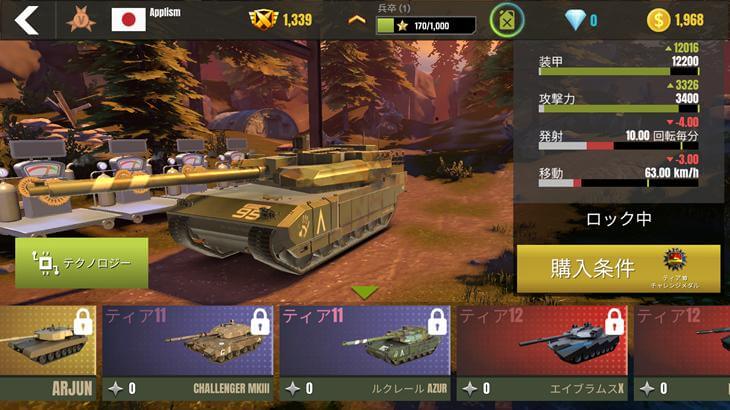This screenshot has width=730, height=410.
Task: View the Applism player profile flag
Action: (x=129, y=20)
